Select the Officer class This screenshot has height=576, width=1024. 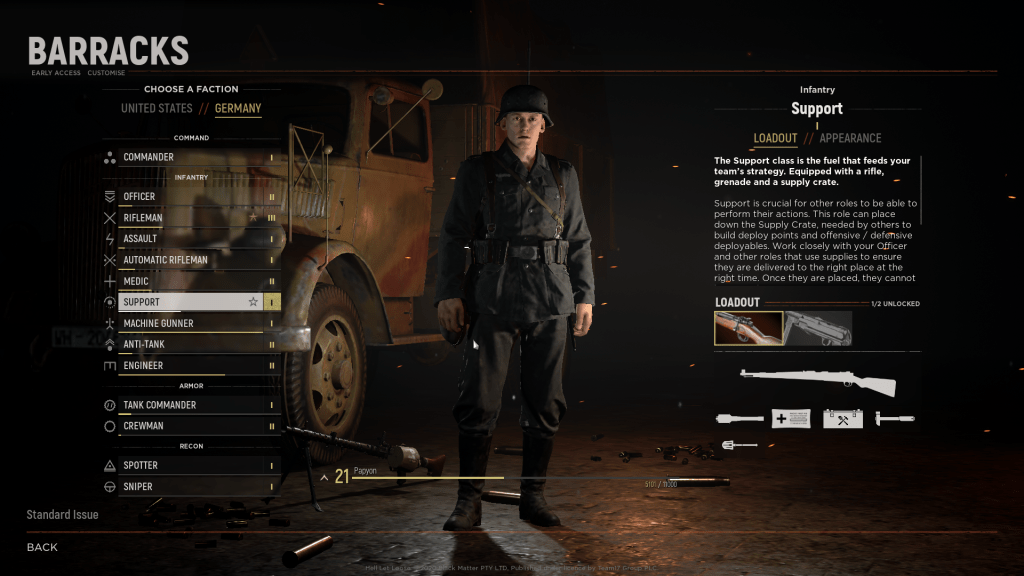click(x=190, y=196)
